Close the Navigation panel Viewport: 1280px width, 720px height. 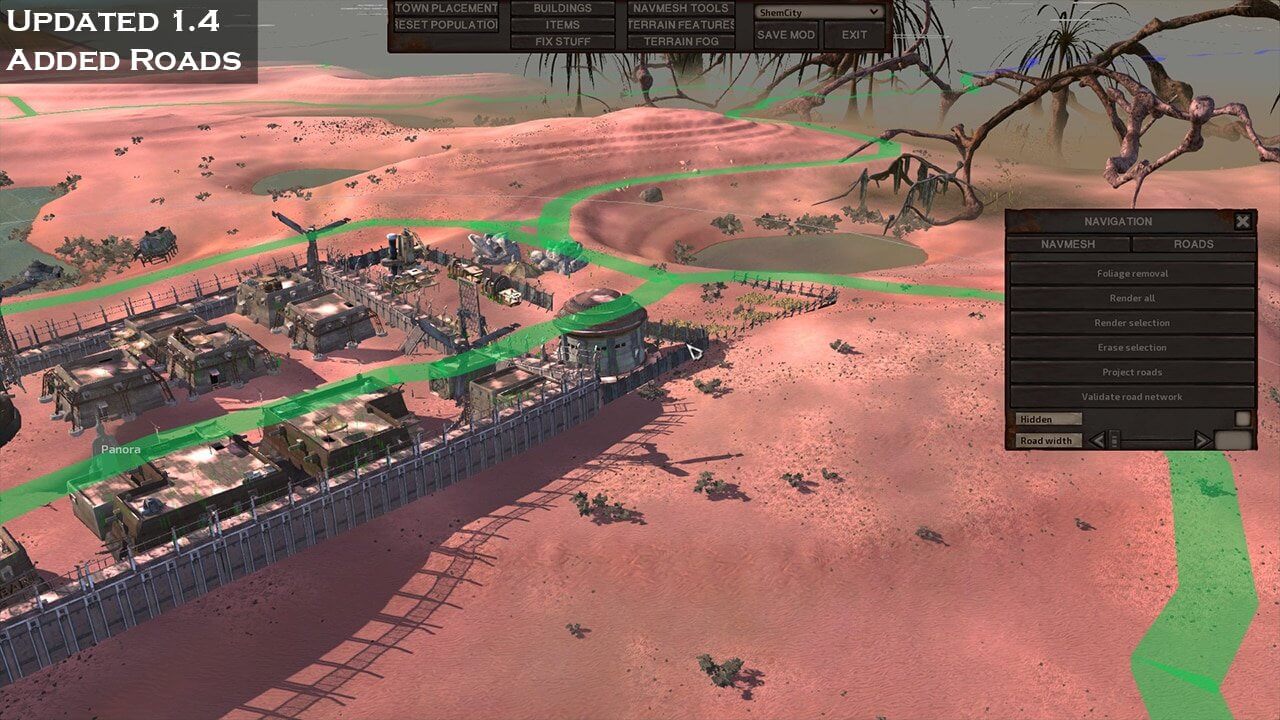coord(1242,222)
